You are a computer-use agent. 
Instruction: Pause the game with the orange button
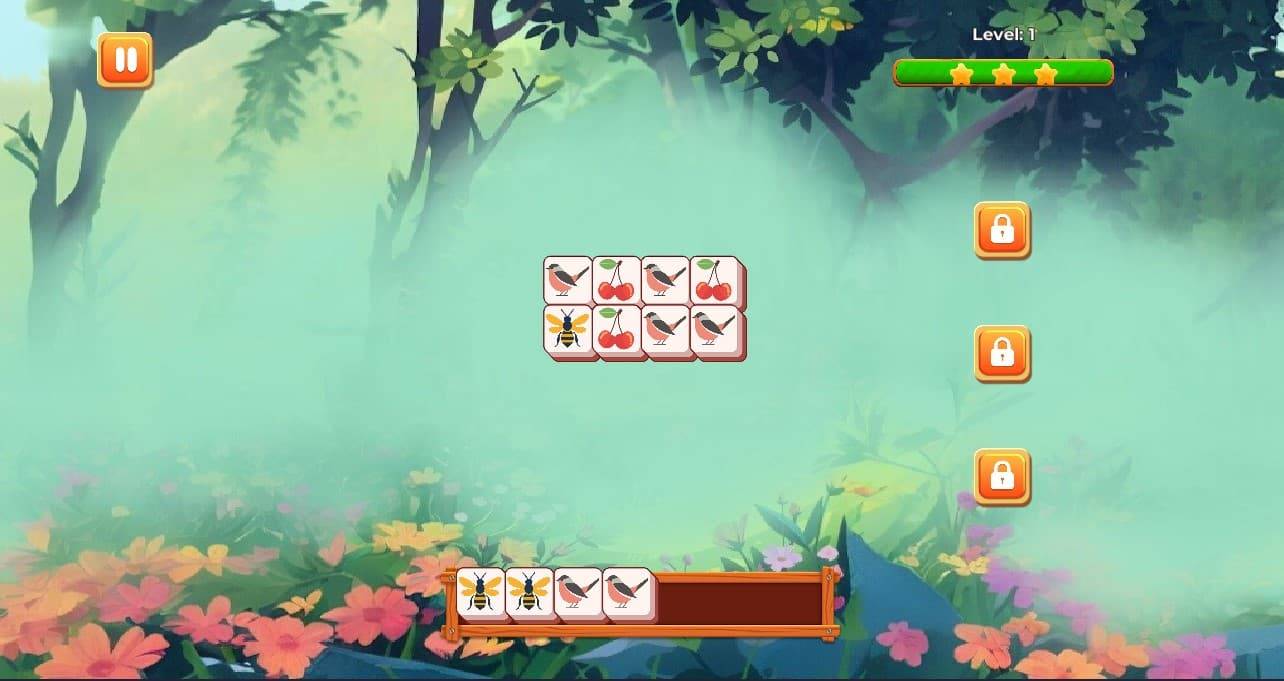point(125,60)
